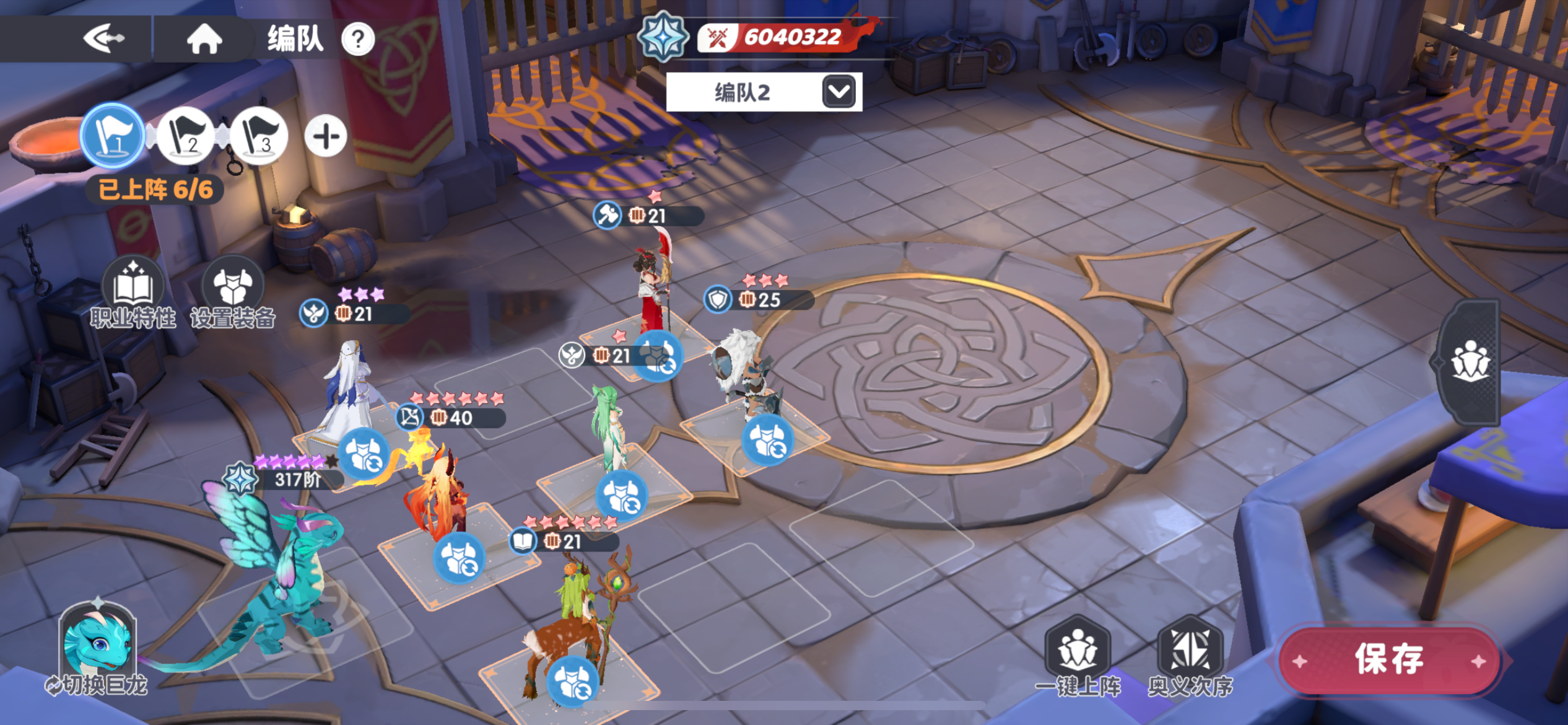Screen dimensions: 1568x725
Task: Open the help question mark icon
Action: click(358, 38)
